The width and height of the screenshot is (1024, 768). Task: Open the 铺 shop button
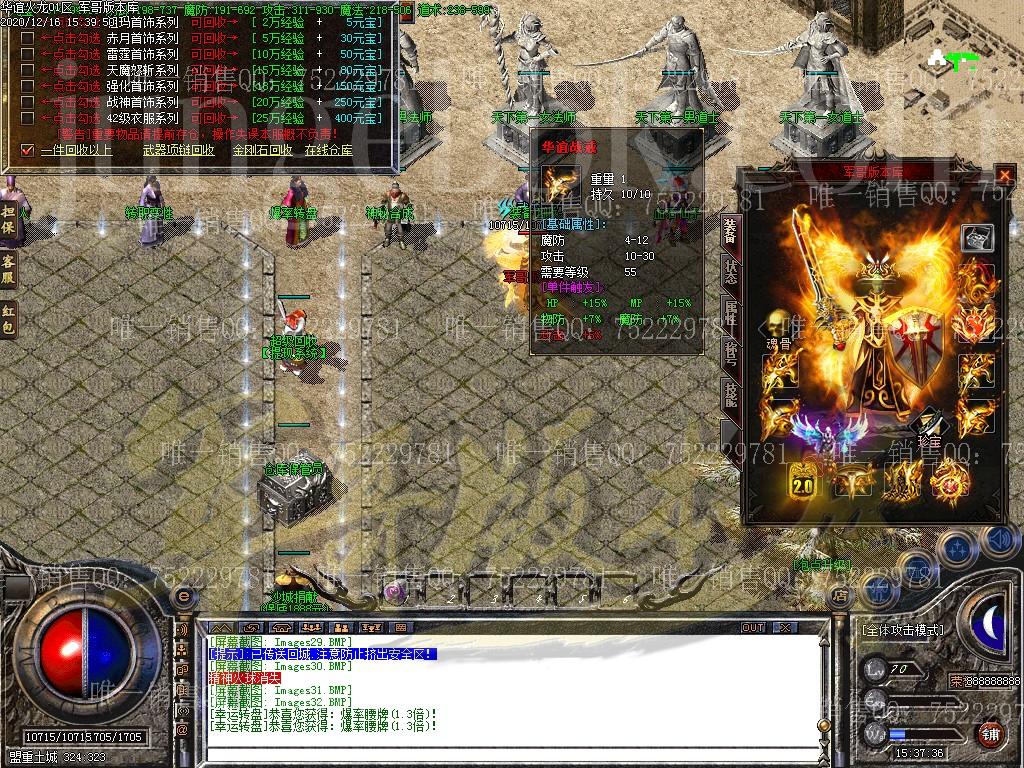990,736
